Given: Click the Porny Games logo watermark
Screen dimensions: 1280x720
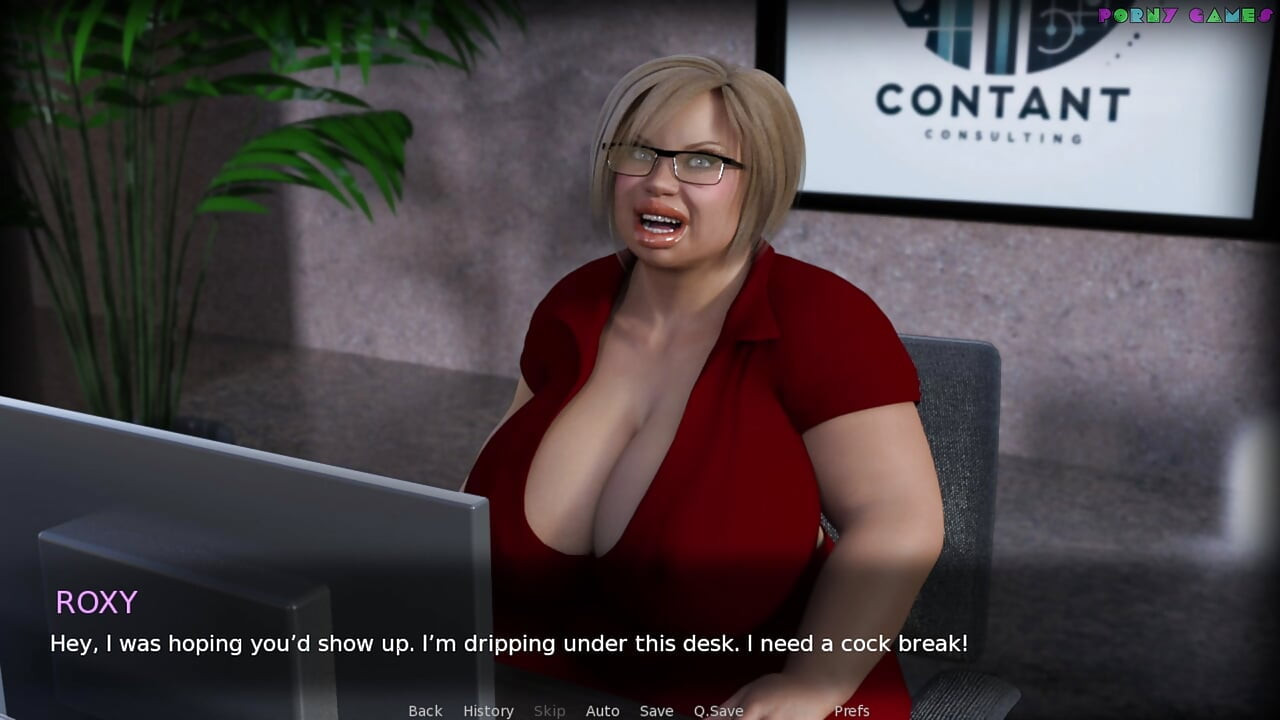Looking at the screenshot, I should coord(1183,15).
